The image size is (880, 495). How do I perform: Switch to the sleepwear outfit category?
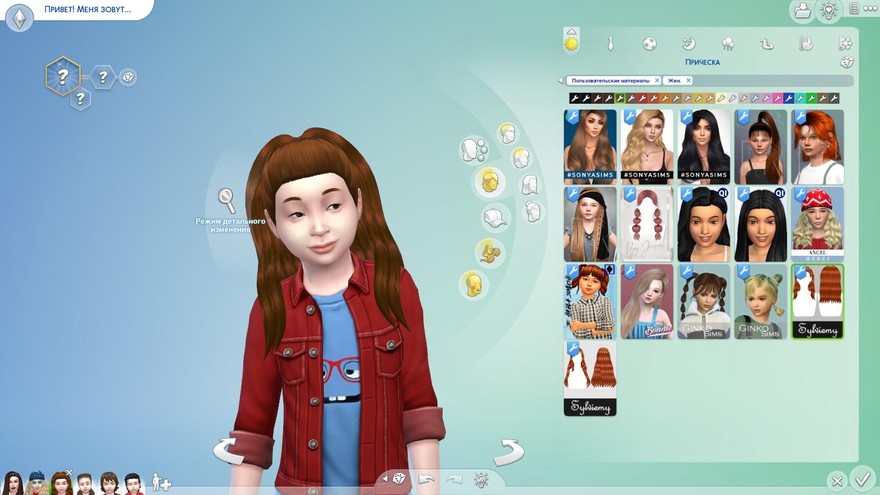[x=688, y=44]
